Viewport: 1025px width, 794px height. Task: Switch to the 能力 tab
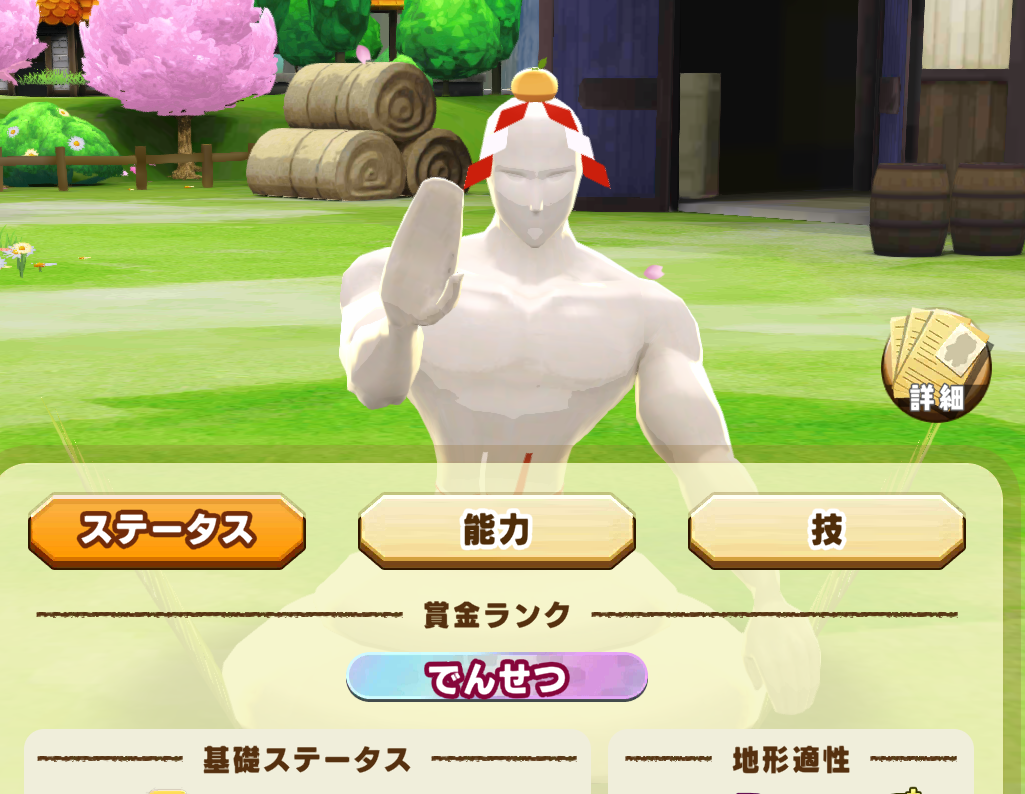click(x=496, y=530)
